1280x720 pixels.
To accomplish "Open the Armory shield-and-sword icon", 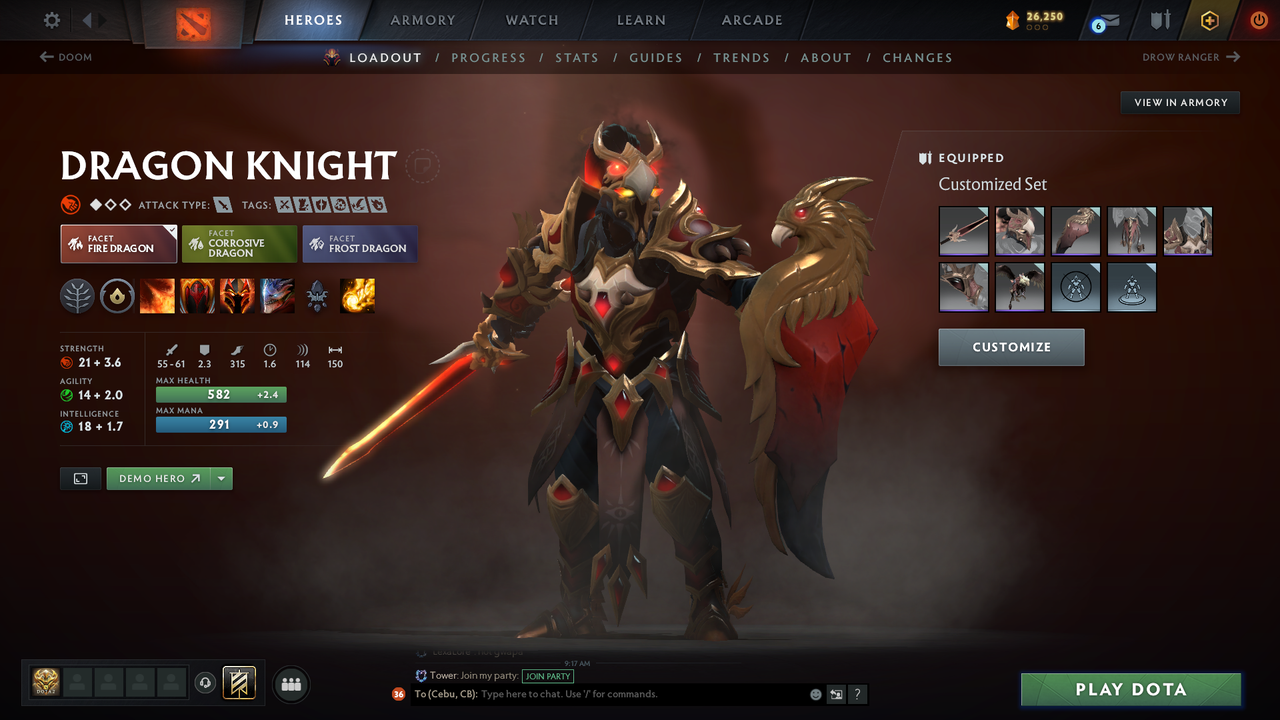I will [x=1160, y=20].
